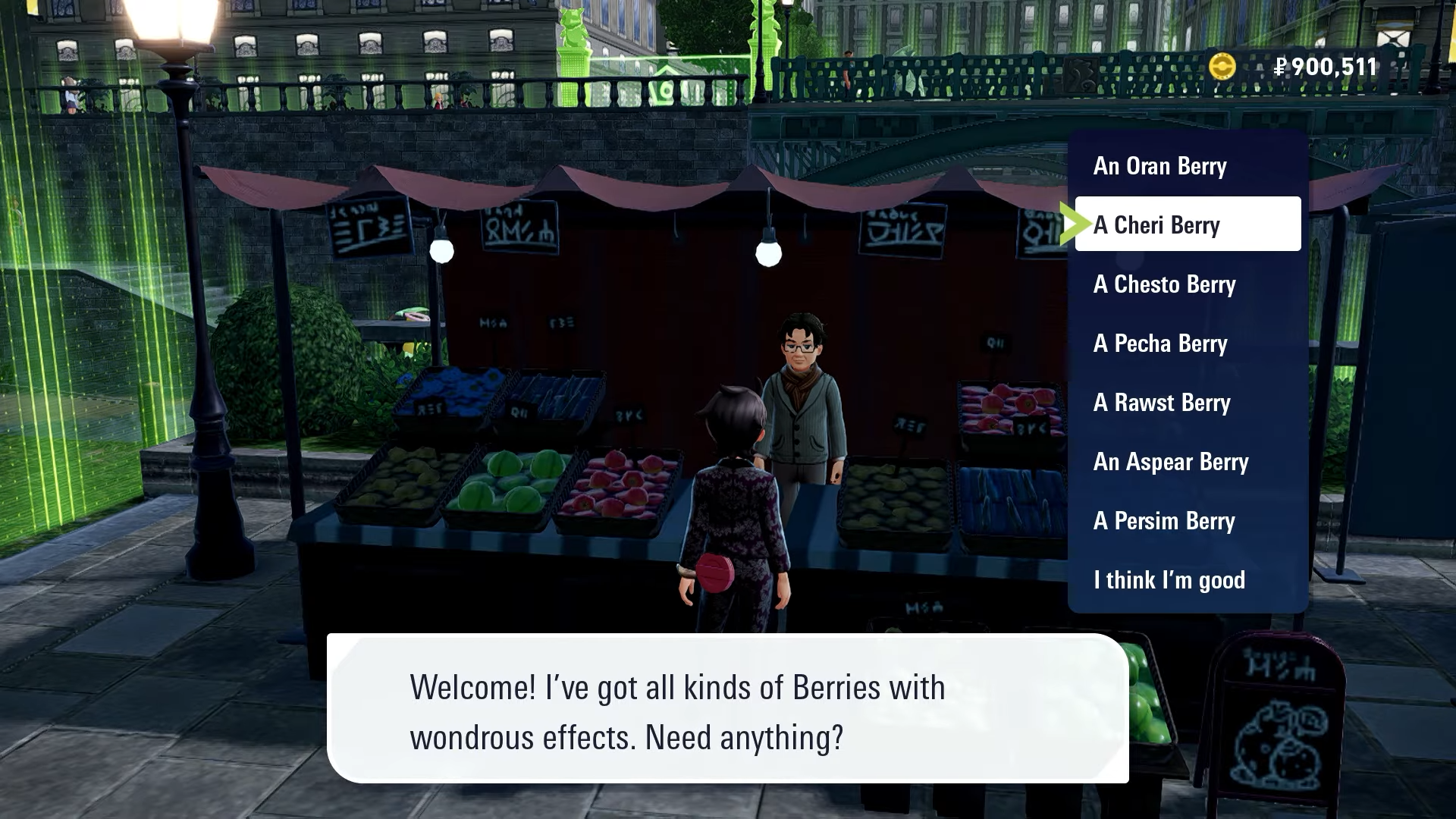Pick A Chesto Berry from the list
Viewport: 1456px width, 819px height.
pos(1164,285)
